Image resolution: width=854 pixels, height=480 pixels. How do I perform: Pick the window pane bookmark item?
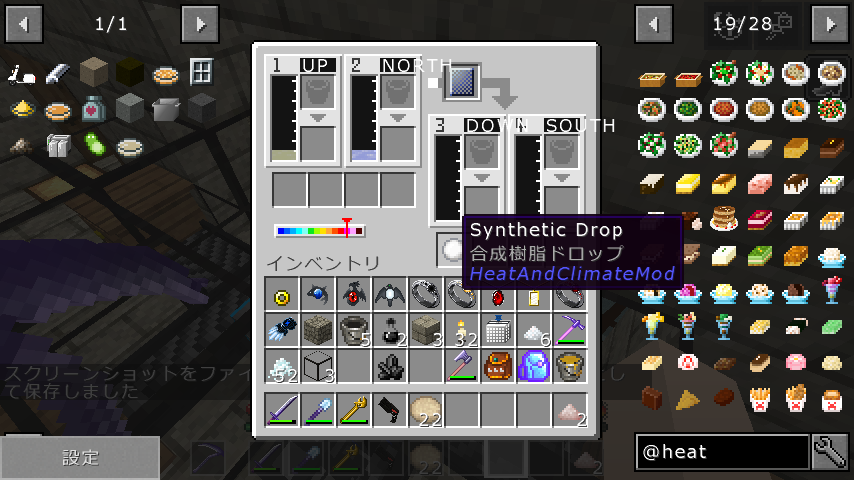pyautogui.click(x=201, y=72)
